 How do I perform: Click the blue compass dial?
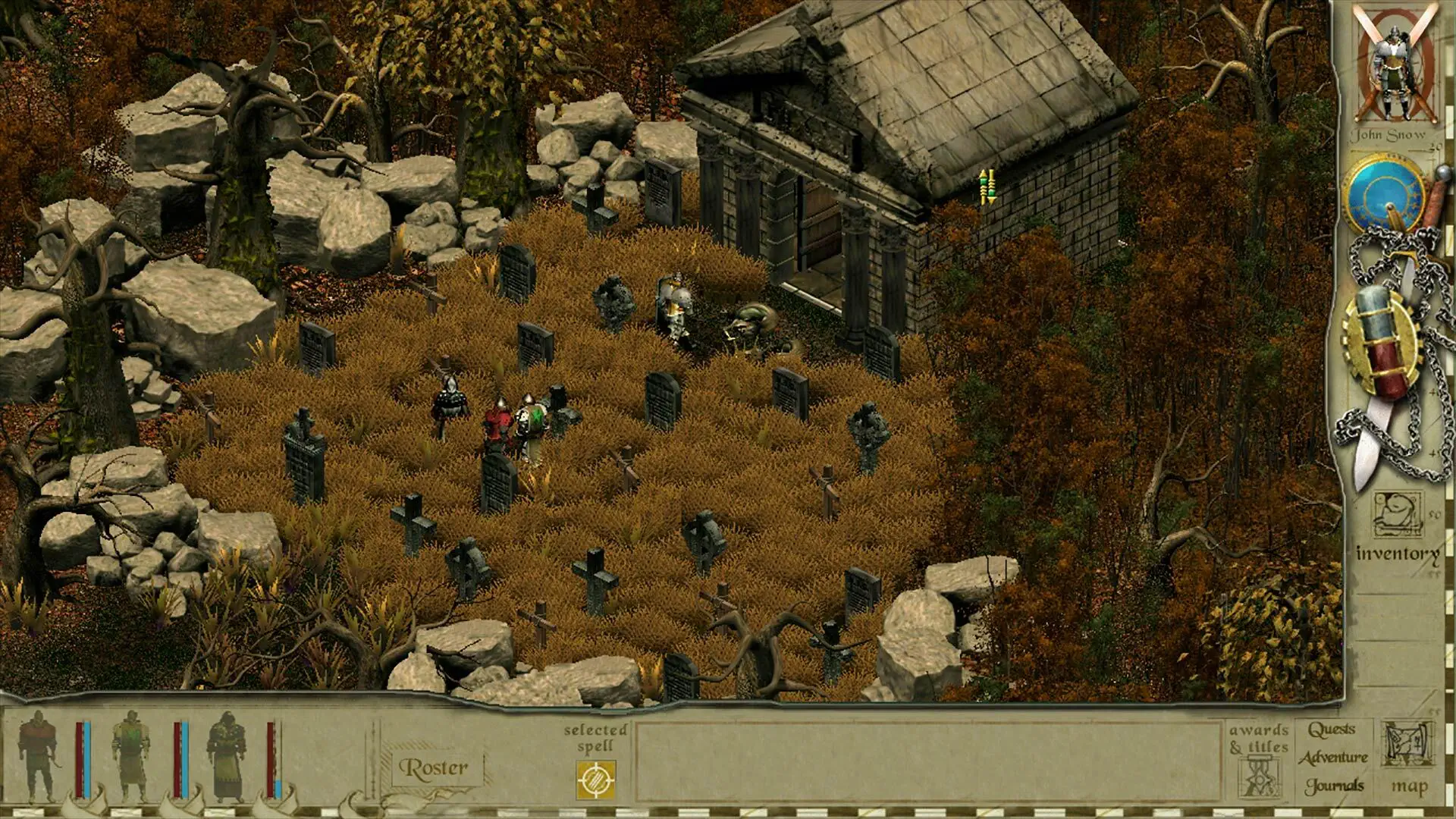tap(1385, 193)
